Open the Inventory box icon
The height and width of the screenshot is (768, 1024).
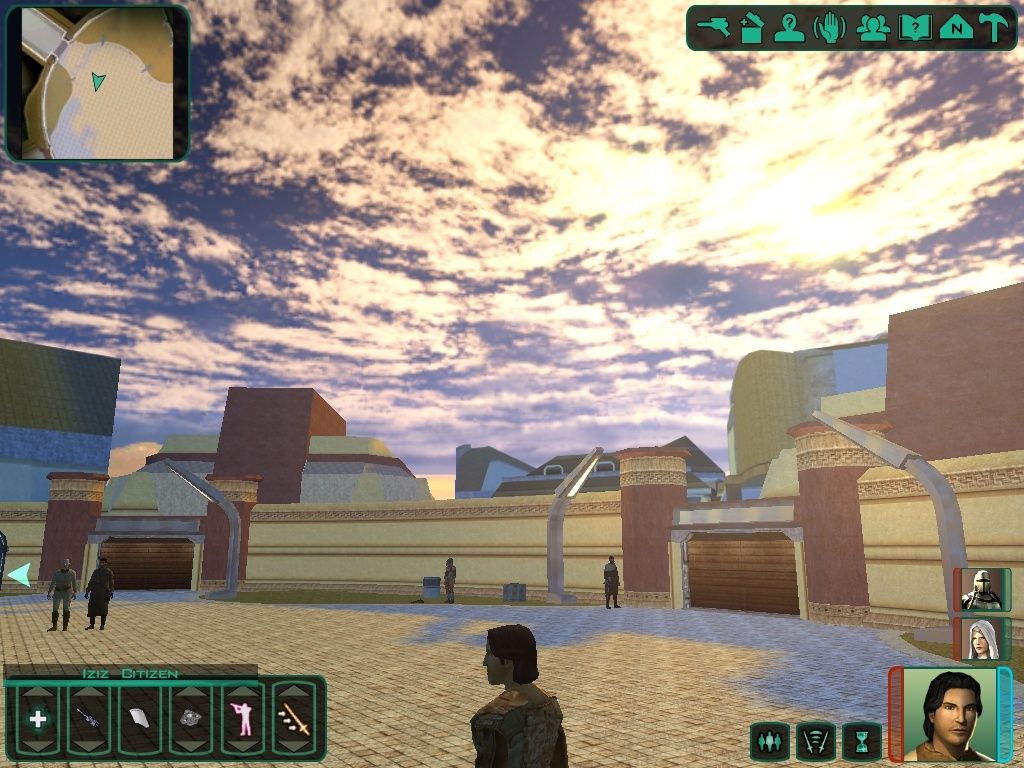752,28
